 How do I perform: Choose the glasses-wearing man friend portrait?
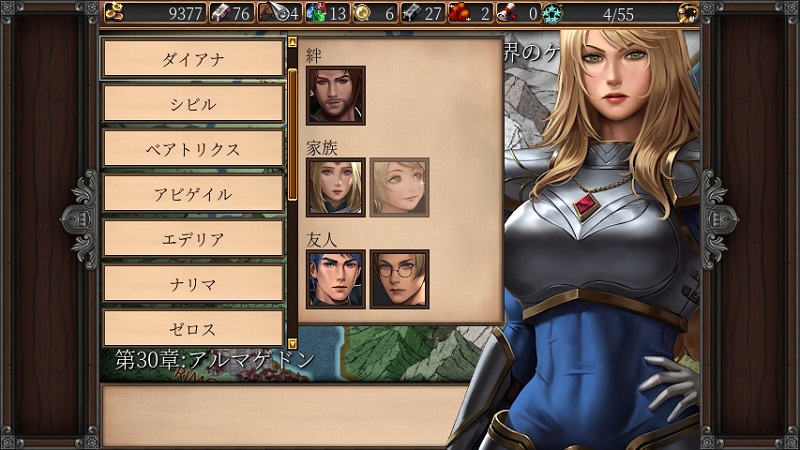tap(399, 279)
